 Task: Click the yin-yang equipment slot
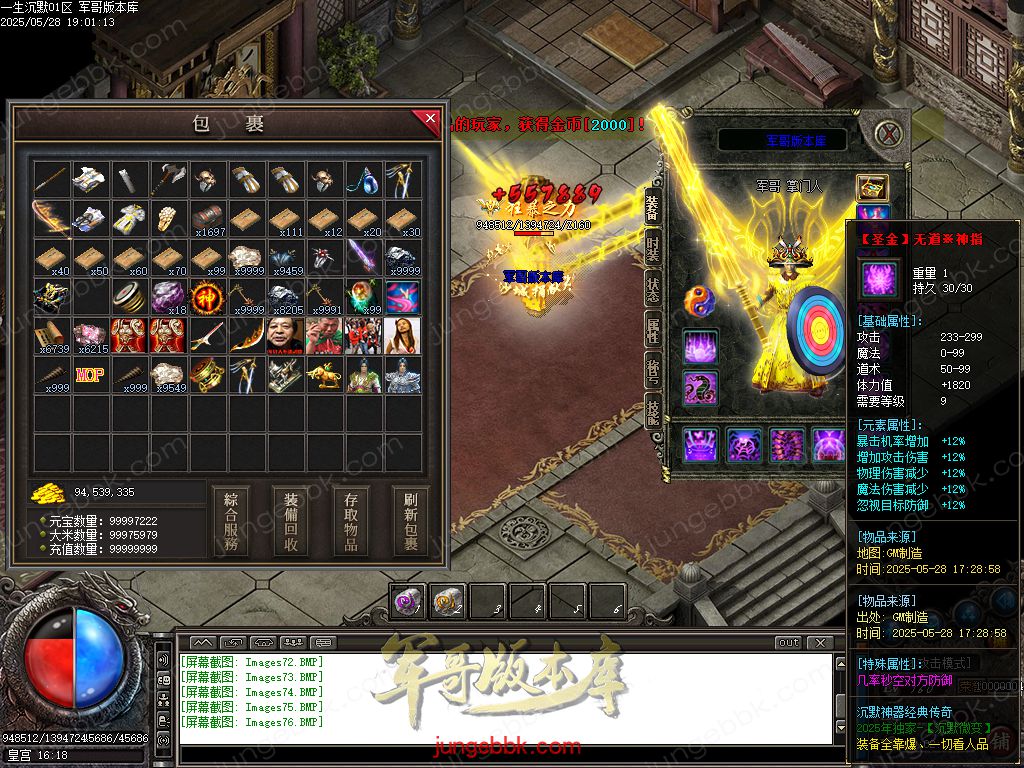pos(699,302)
